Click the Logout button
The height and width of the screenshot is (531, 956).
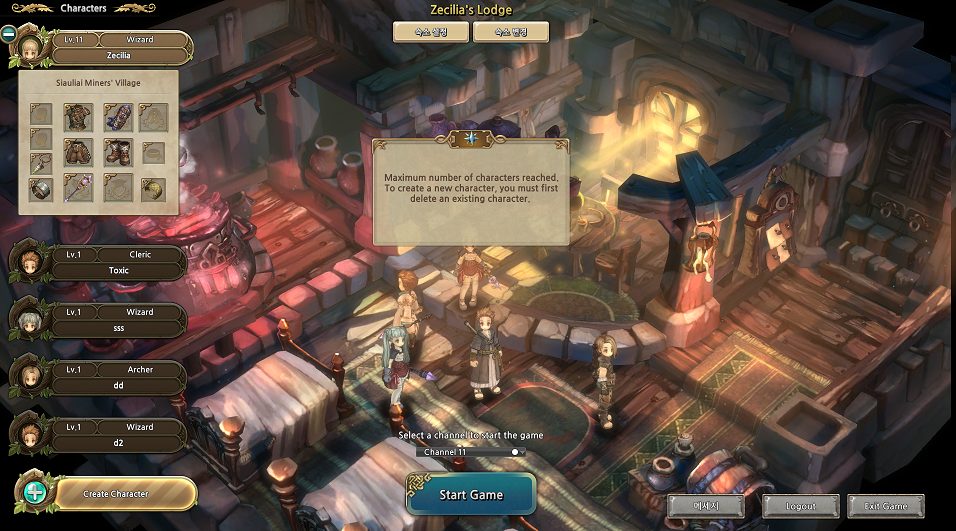coord(800,506)
